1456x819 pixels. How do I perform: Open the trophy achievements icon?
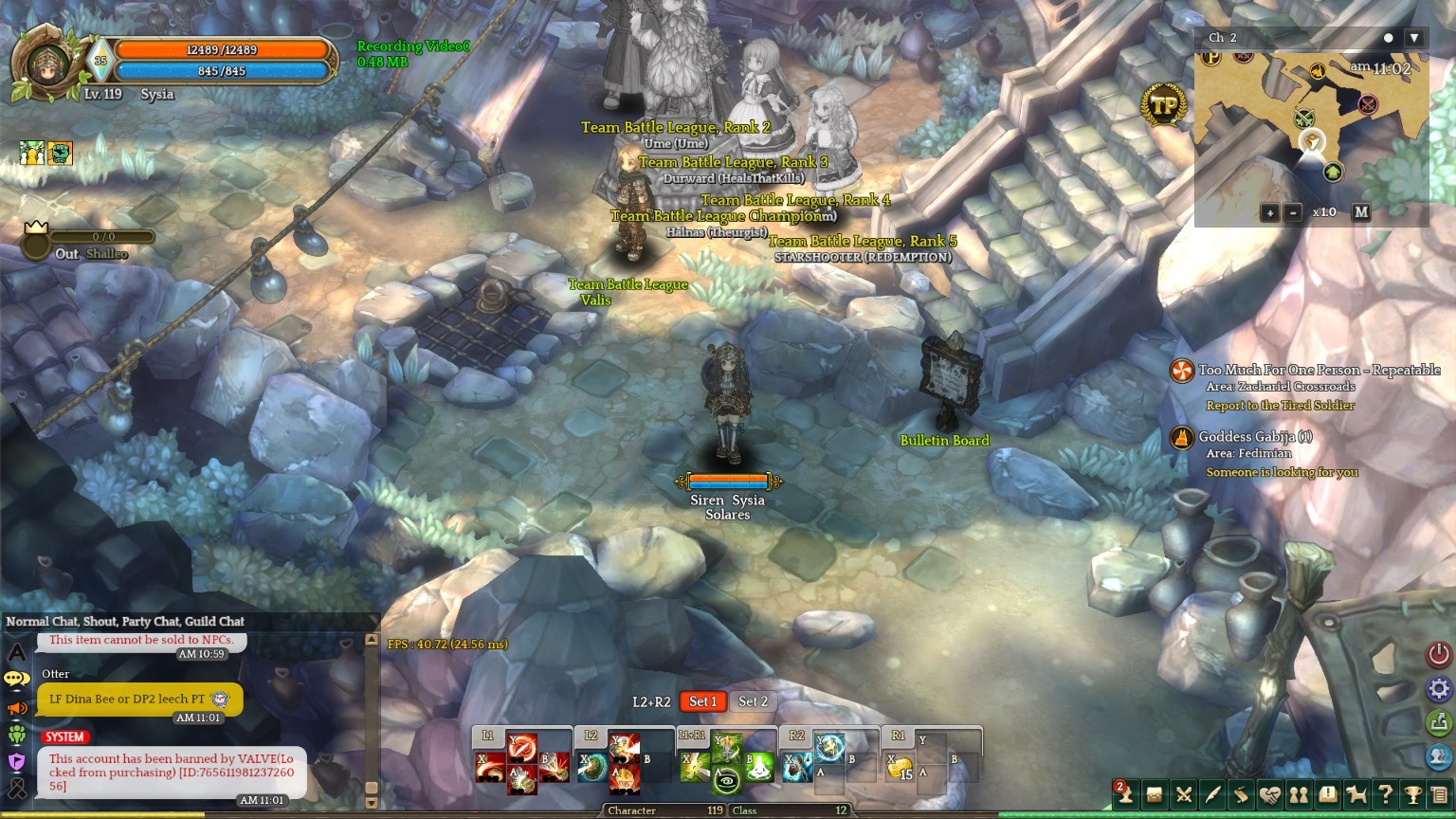(x=1413, y=794)
